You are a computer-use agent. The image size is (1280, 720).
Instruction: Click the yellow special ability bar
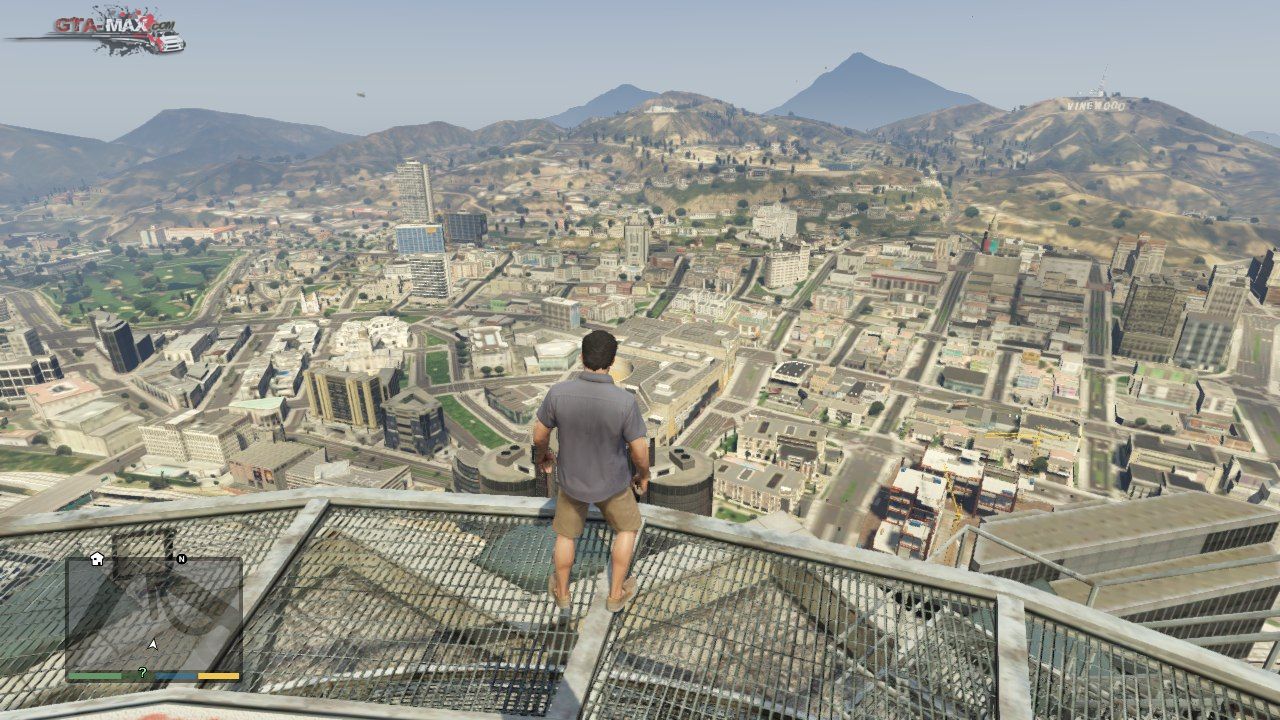tap(218, 676)
